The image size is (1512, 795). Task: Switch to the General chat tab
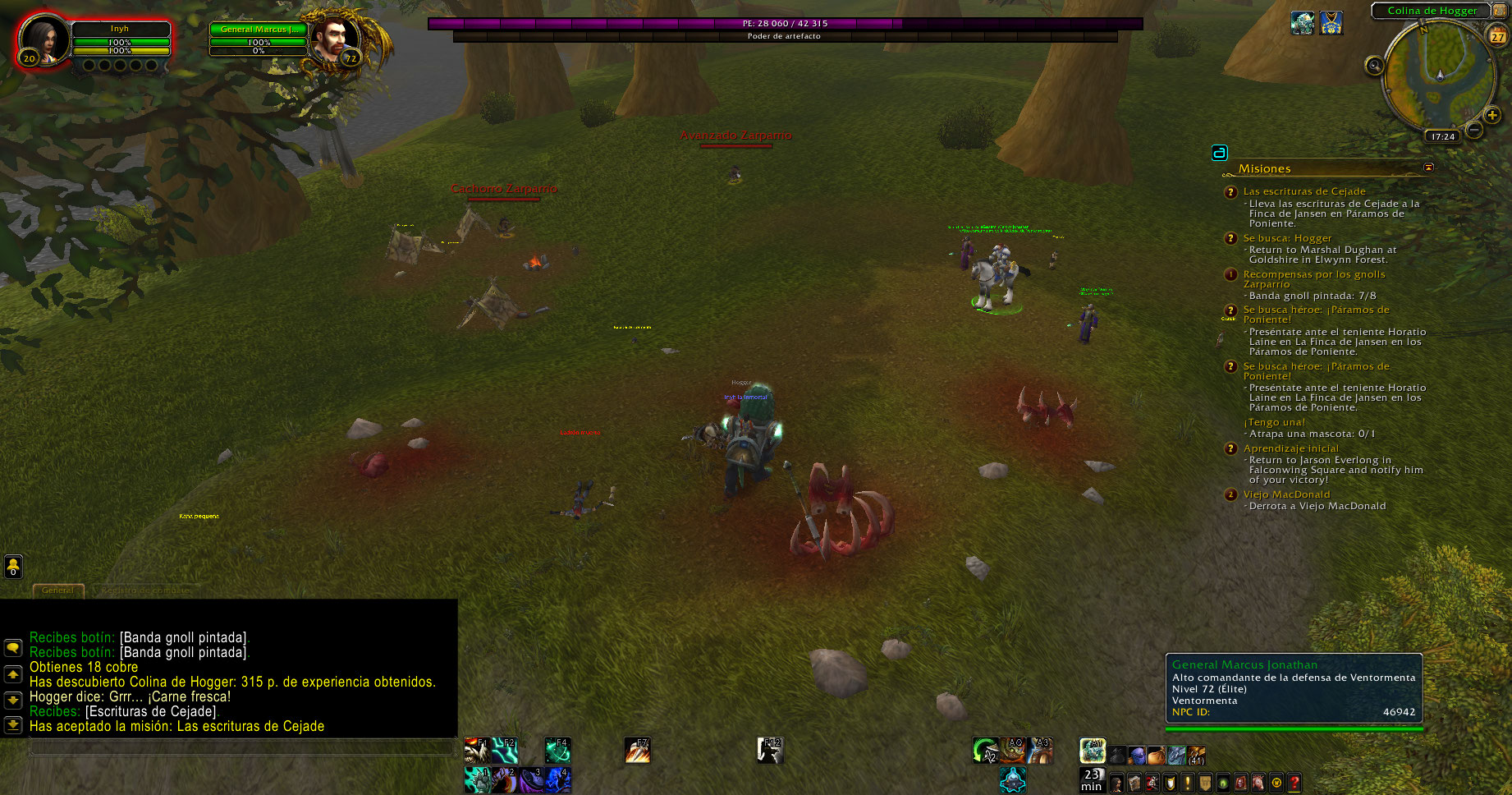pos(57,590)
